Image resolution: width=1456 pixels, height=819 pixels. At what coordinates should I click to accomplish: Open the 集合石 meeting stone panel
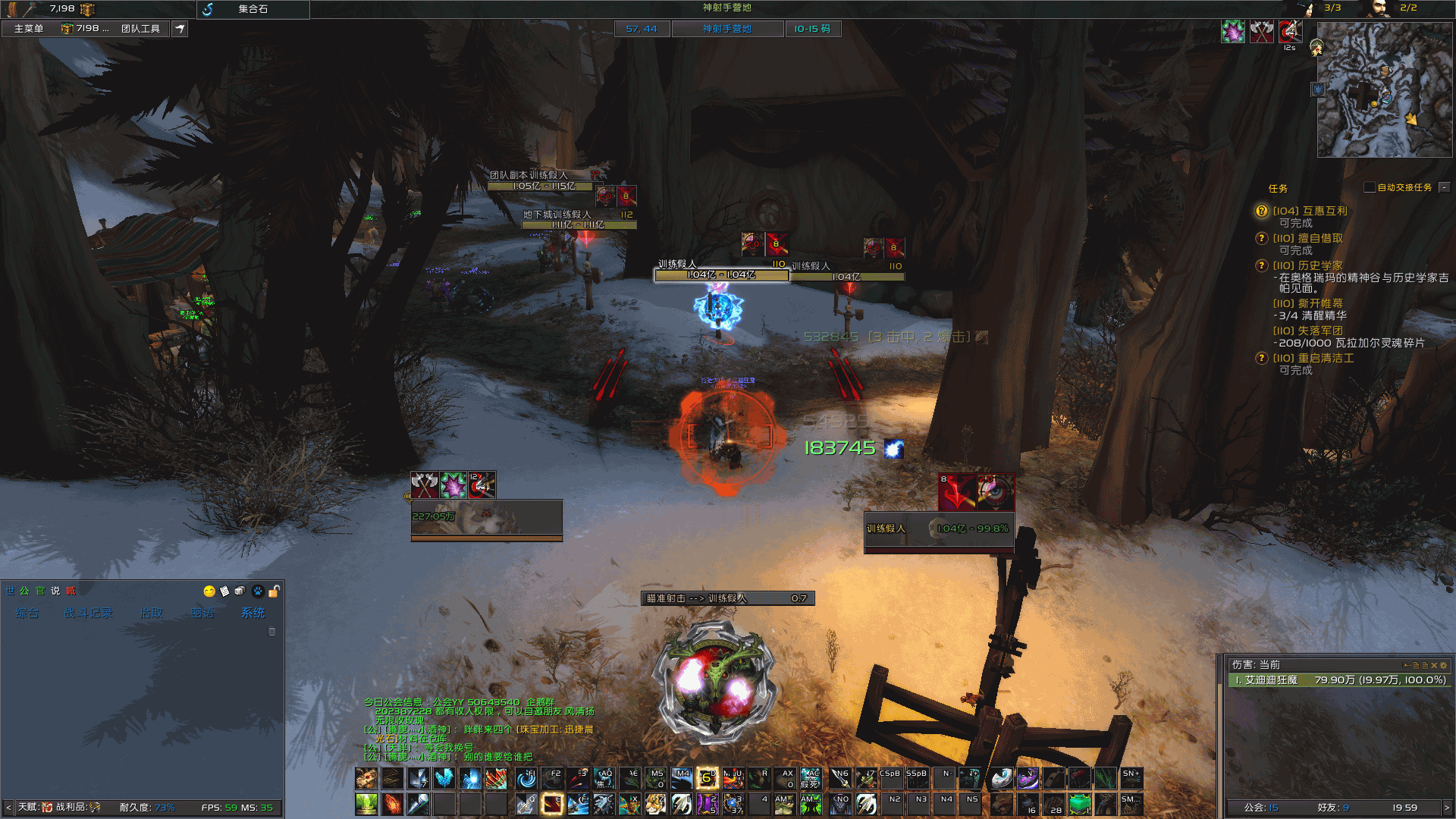pos(253,9)
